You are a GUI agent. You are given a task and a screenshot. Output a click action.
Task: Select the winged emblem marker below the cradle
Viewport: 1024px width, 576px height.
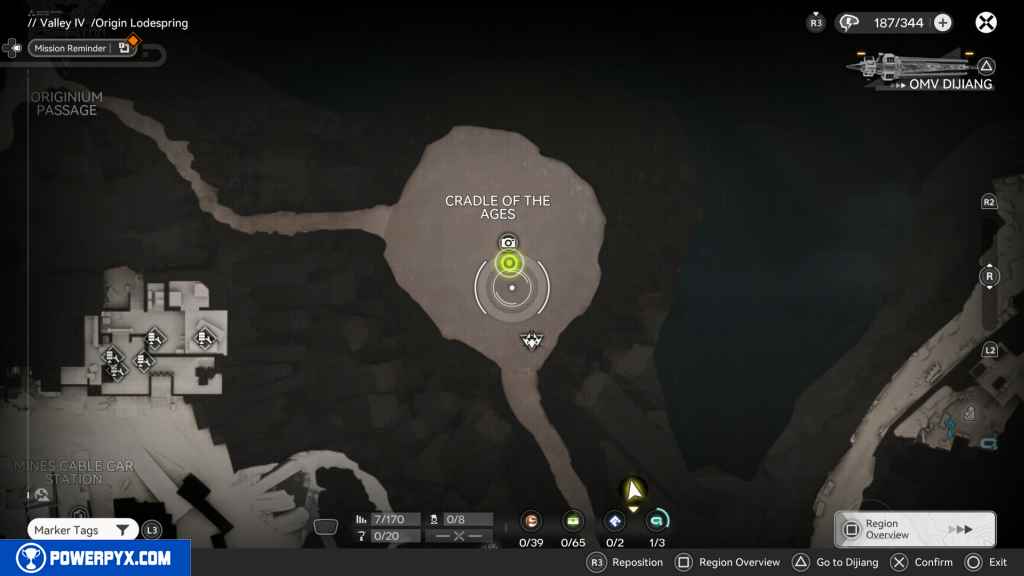pos(531,342)
